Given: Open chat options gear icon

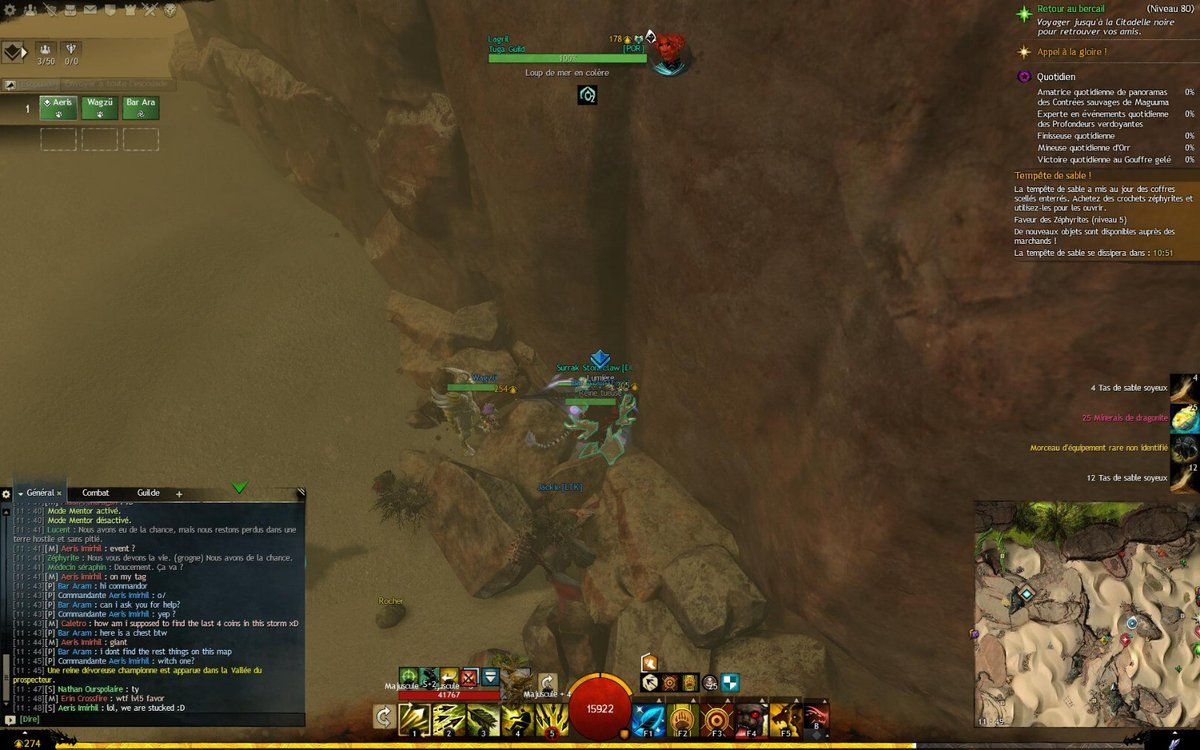Looking at the screenshot, I should pyautogui.click(x=6, y=494).
